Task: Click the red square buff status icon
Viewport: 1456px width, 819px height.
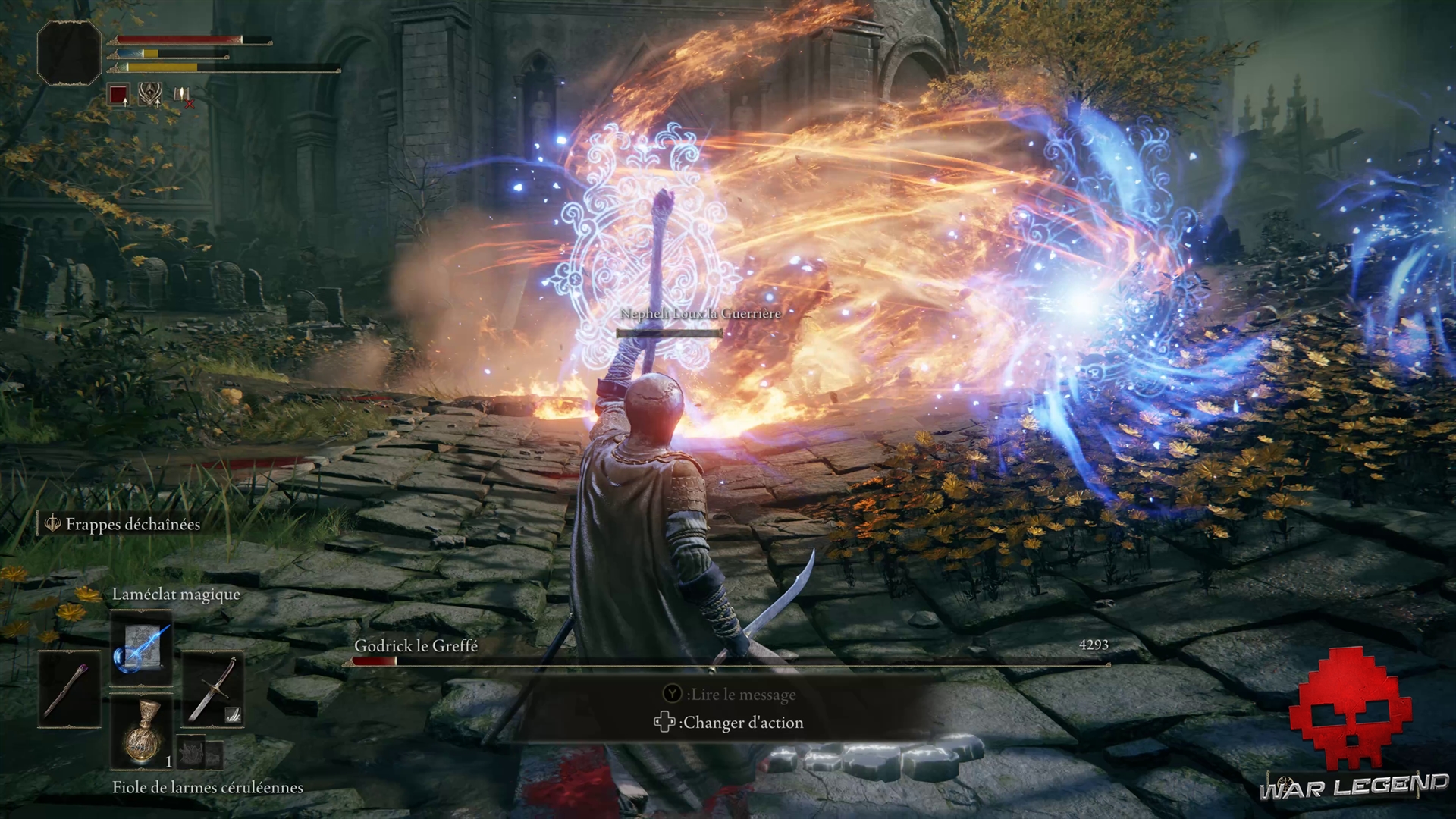Action: [x=118, y=96]
